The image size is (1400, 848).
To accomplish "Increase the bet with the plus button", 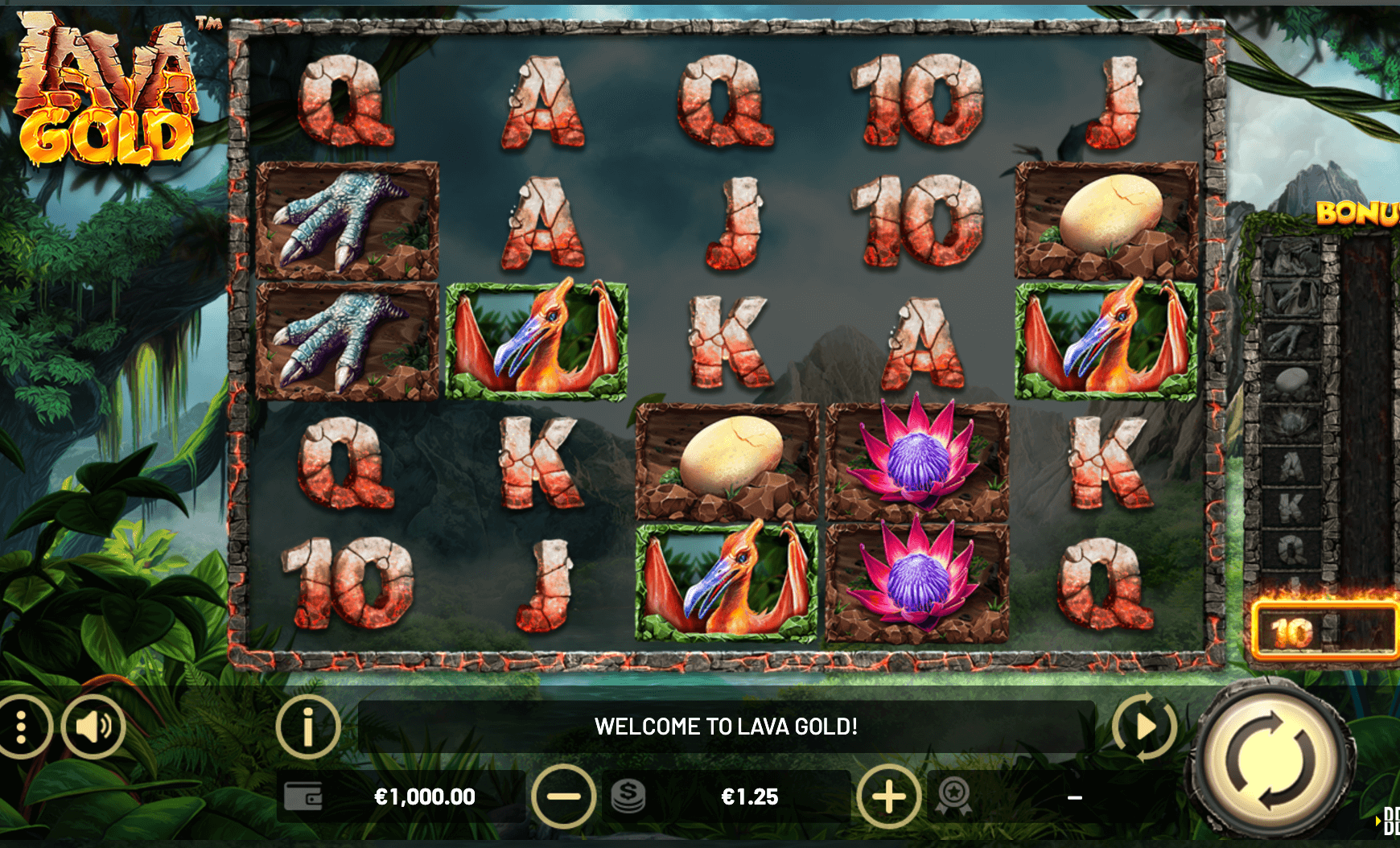I will pyautogui.click(x=888, y=797).
